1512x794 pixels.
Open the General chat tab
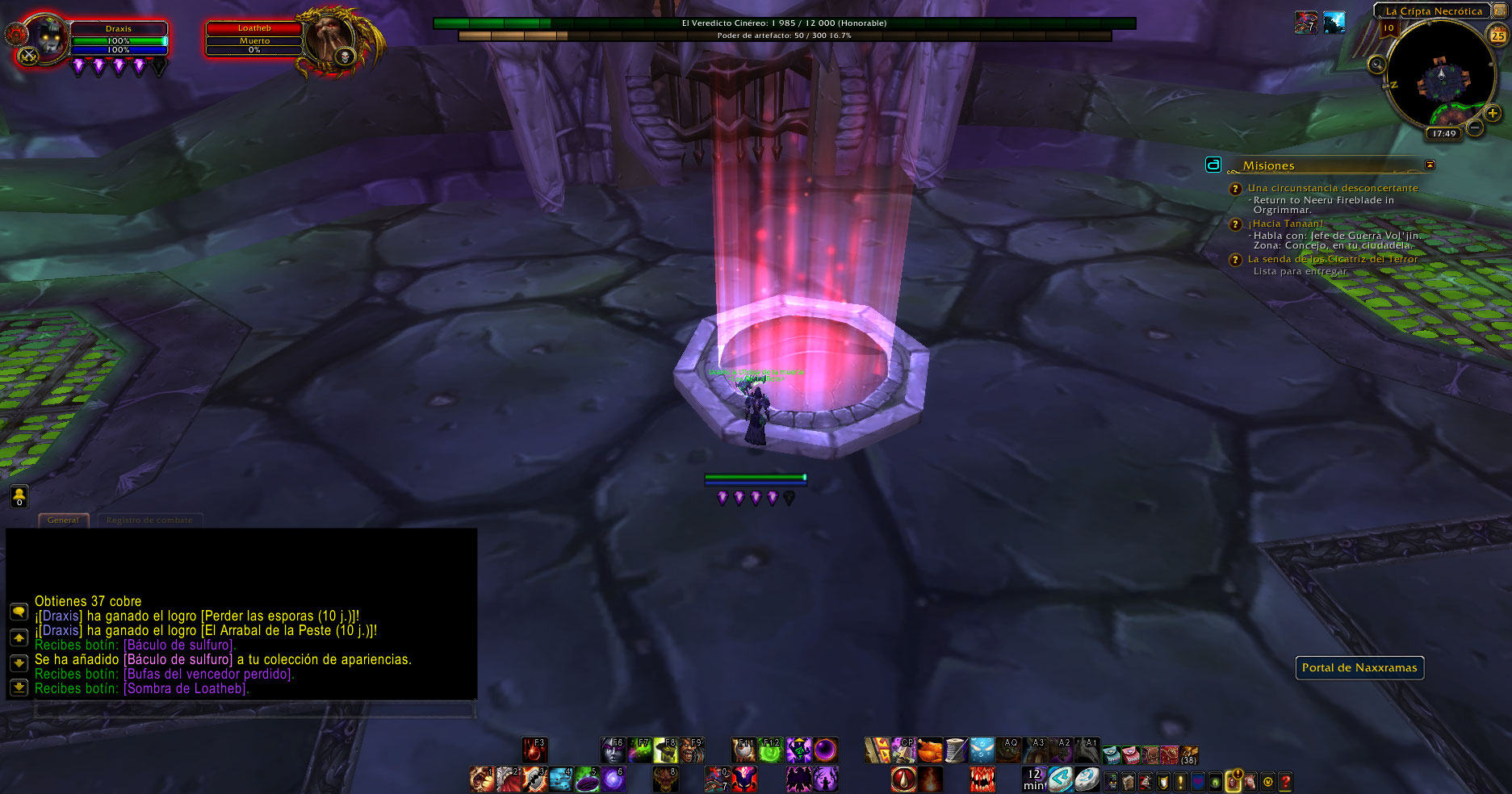pos(63,520)
